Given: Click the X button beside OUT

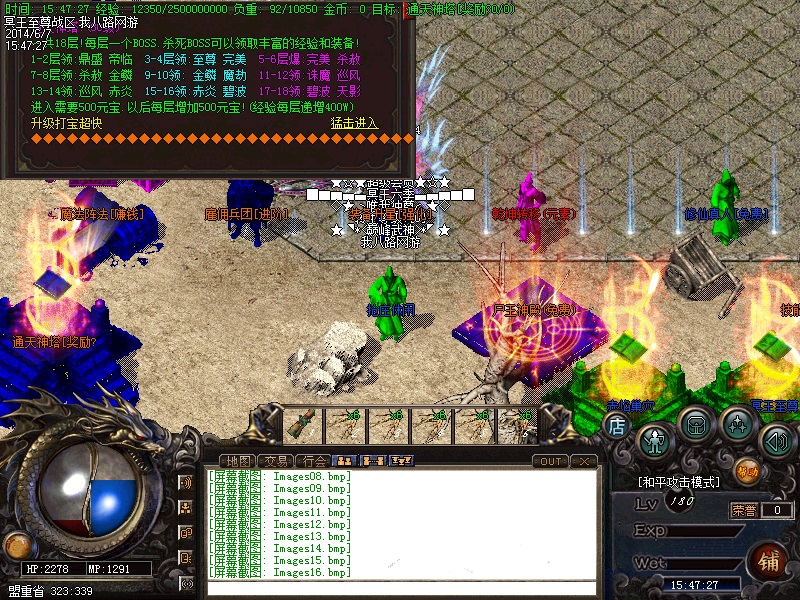Looking at the screenshot, I should point(584,461).
